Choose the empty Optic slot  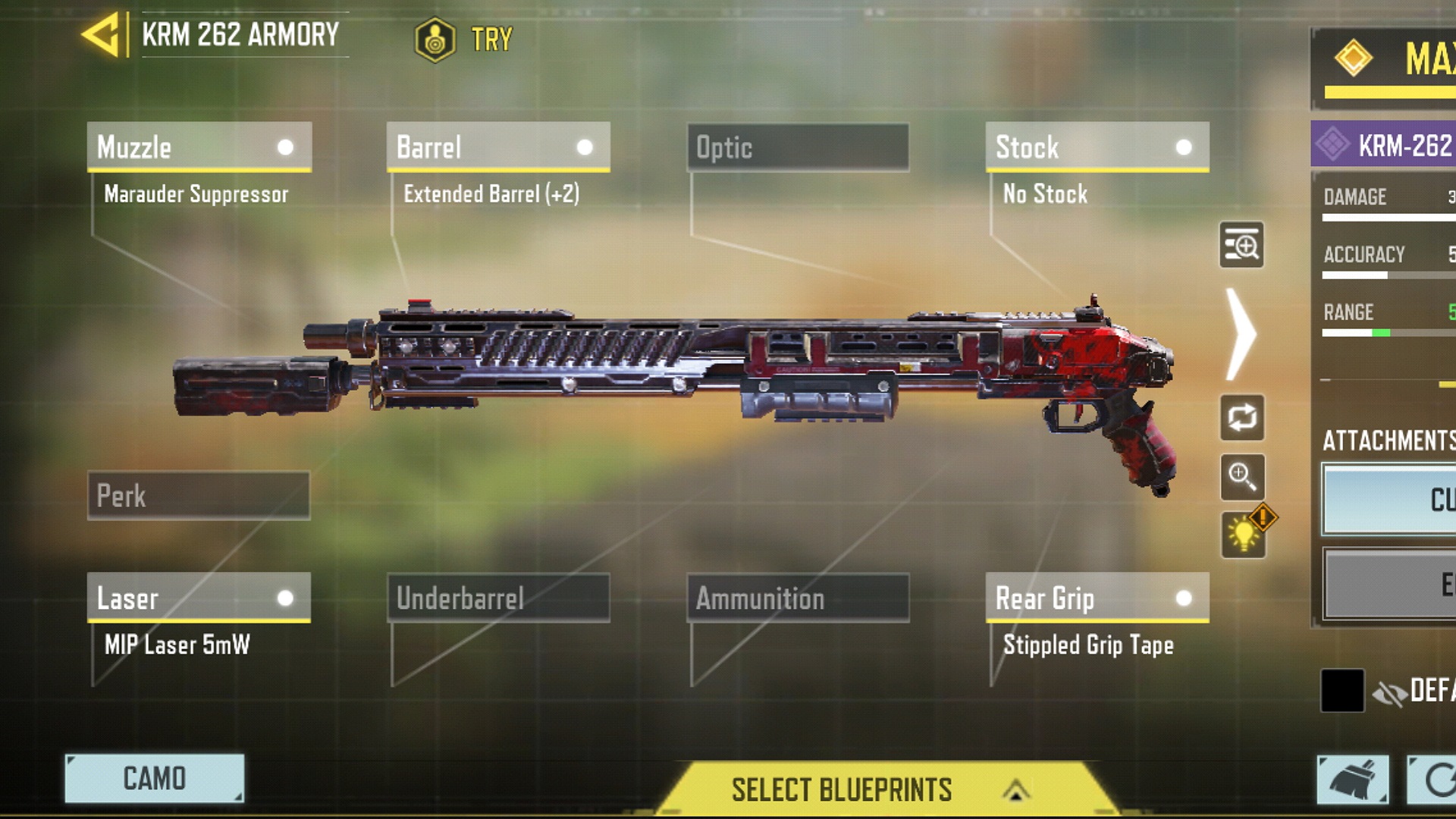[x=798, y=147]
